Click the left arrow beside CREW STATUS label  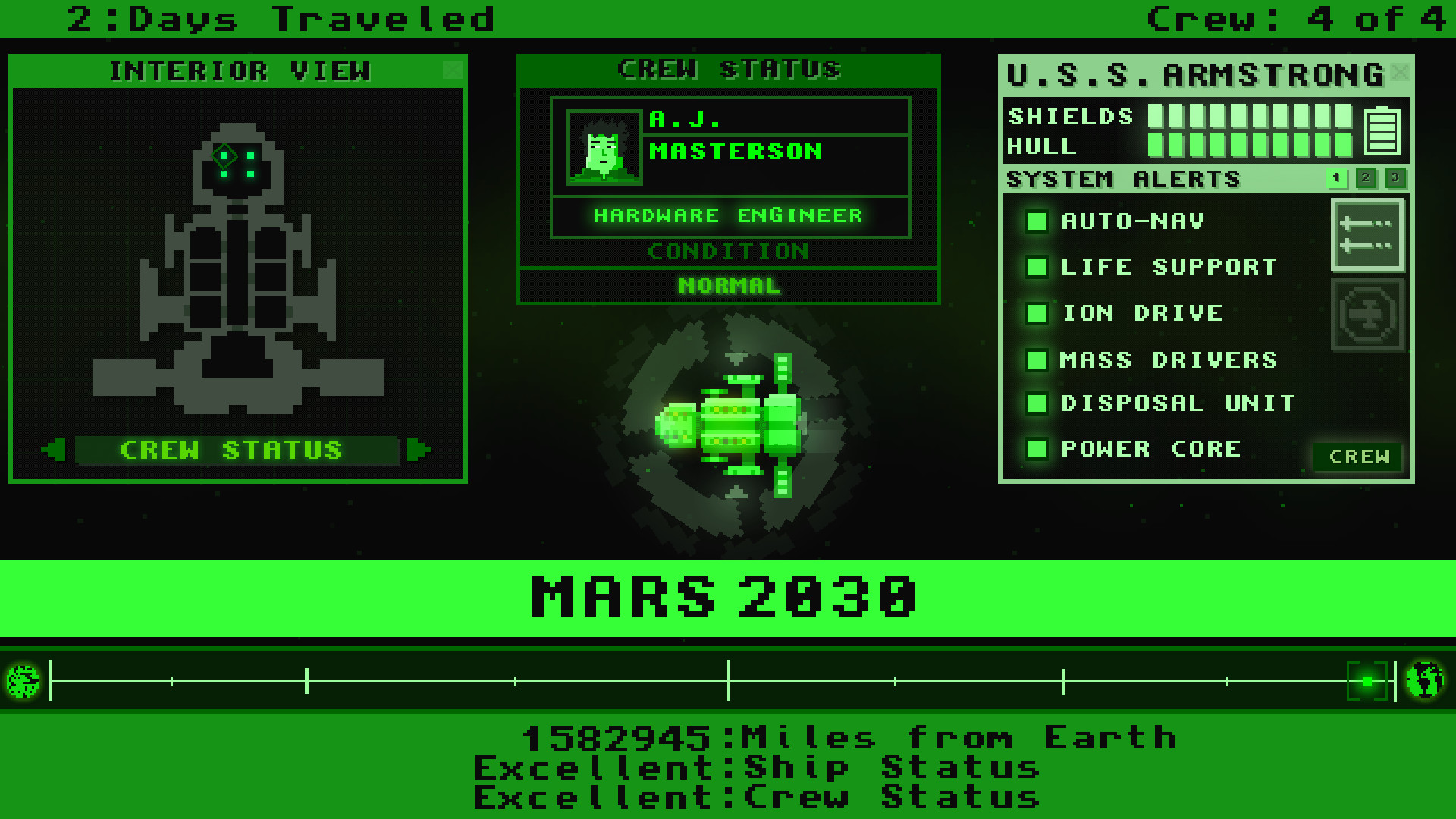(x=53, y=450)
